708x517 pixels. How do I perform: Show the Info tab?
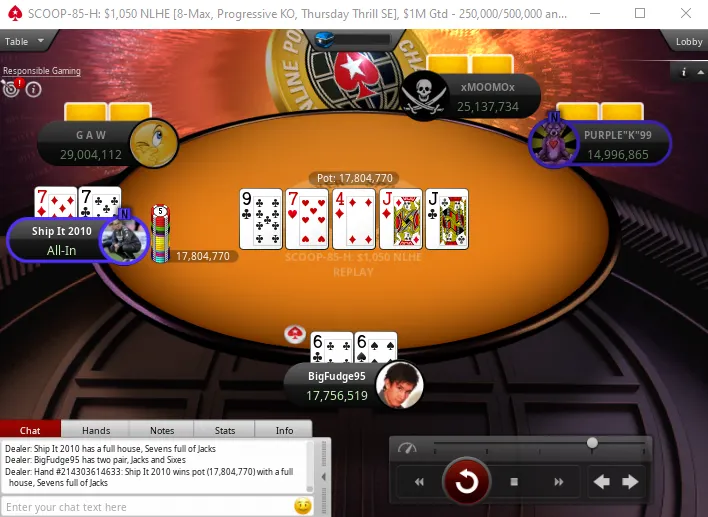pos(285,430)
